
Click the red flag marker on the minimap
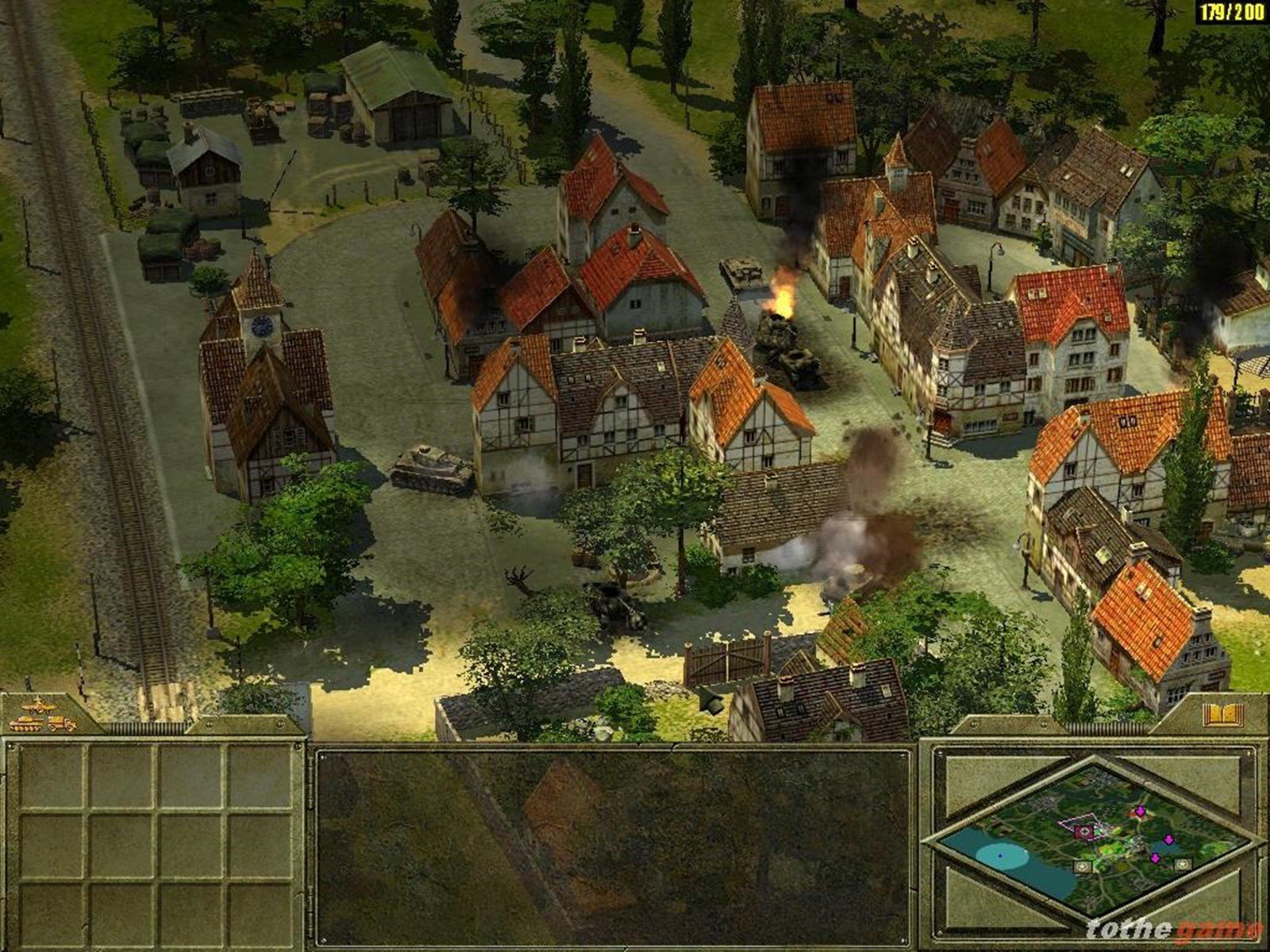pos(1084,832)
